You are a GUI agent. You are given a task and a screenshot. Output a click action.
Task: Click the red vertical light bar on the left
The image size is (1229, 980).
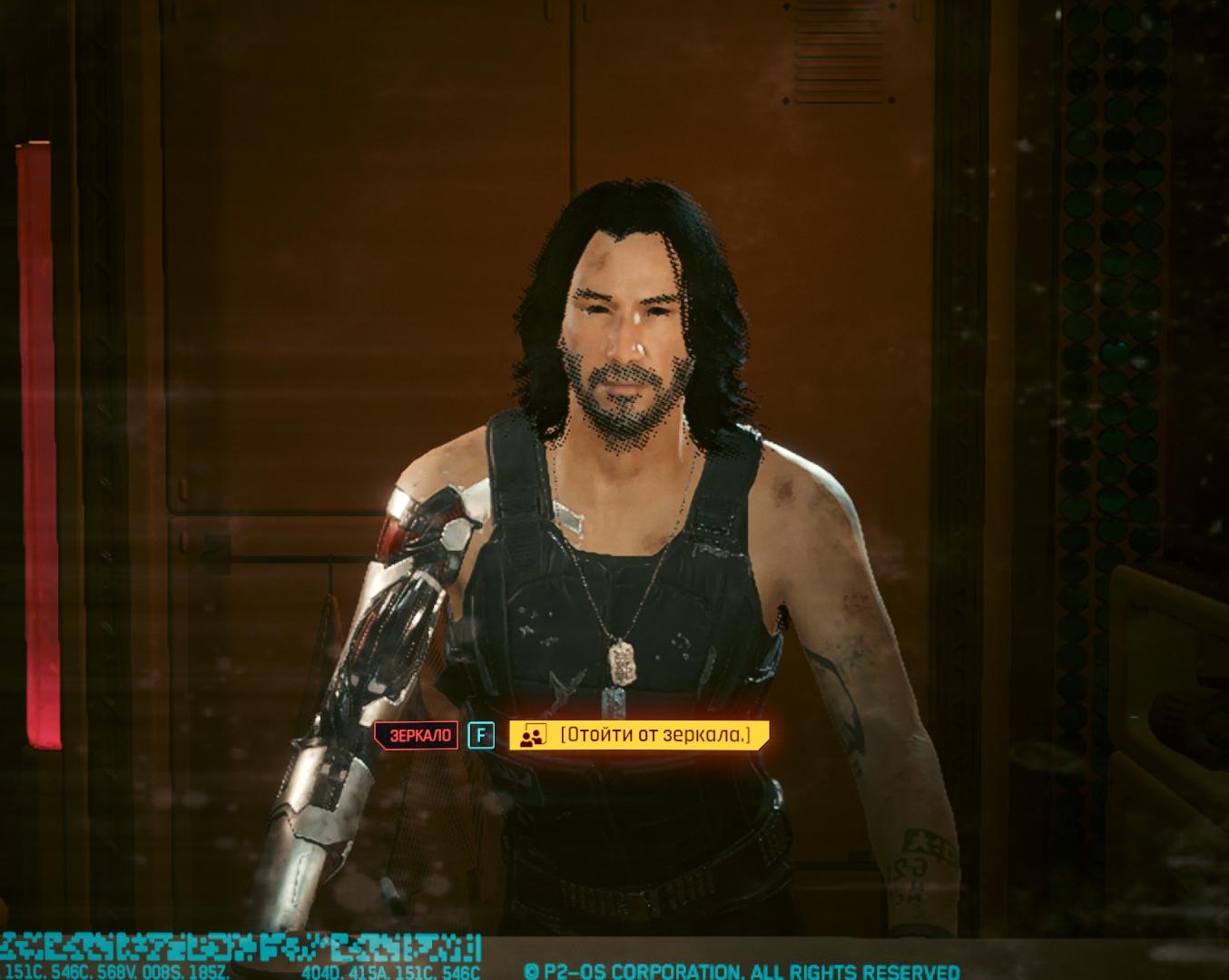click(x=34, y=436)
